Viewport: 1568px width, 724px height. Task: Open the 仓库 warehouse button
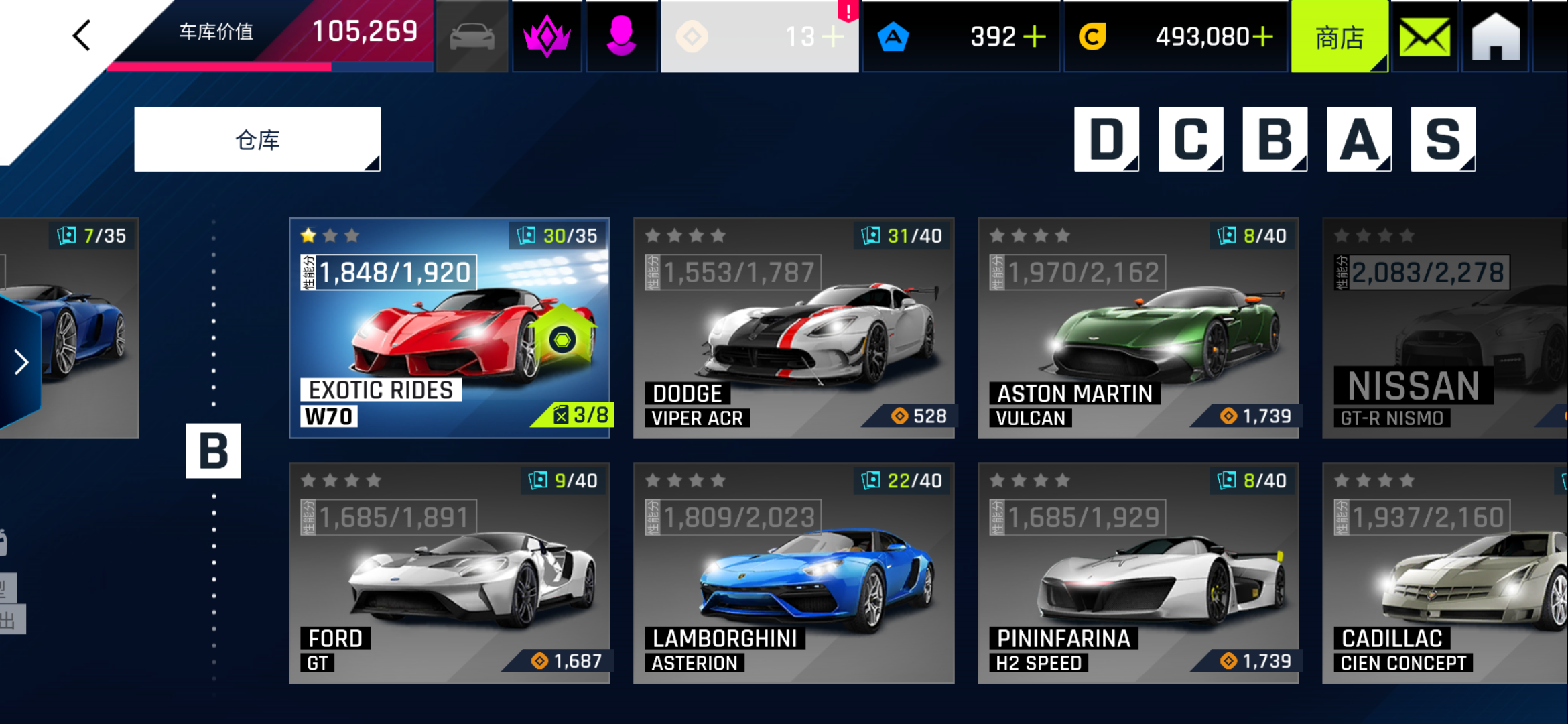click(x=257, y=139)
